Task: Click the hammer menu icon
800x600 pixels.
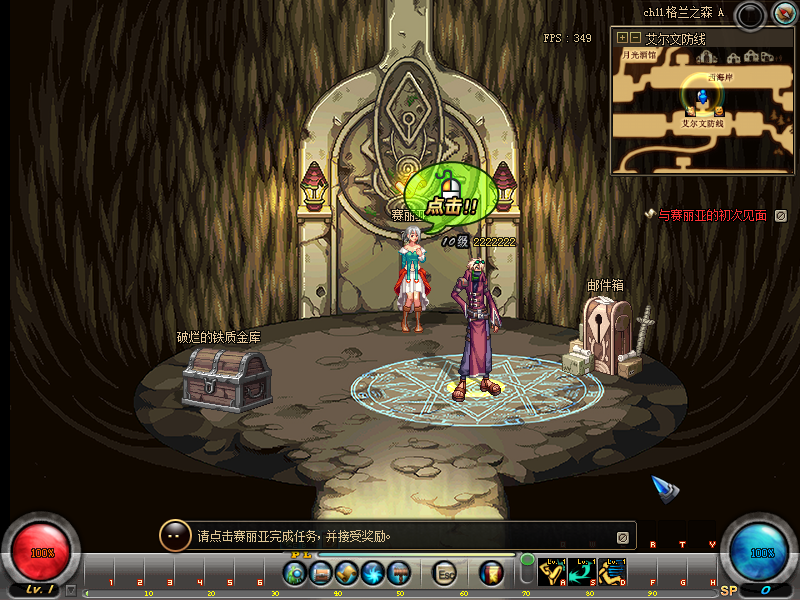Action: pos(399,574)
